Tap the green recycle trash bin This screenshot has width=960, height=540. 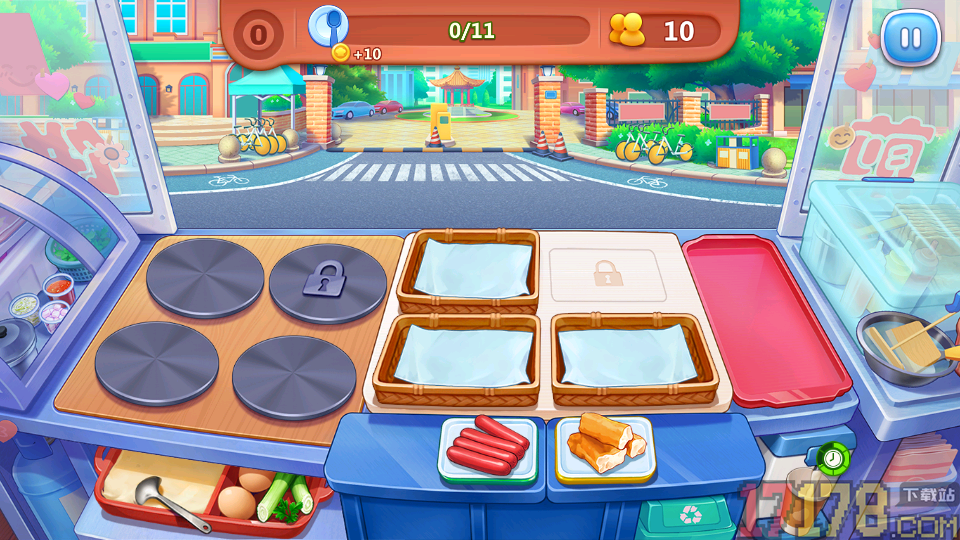(x=688, y=516)
